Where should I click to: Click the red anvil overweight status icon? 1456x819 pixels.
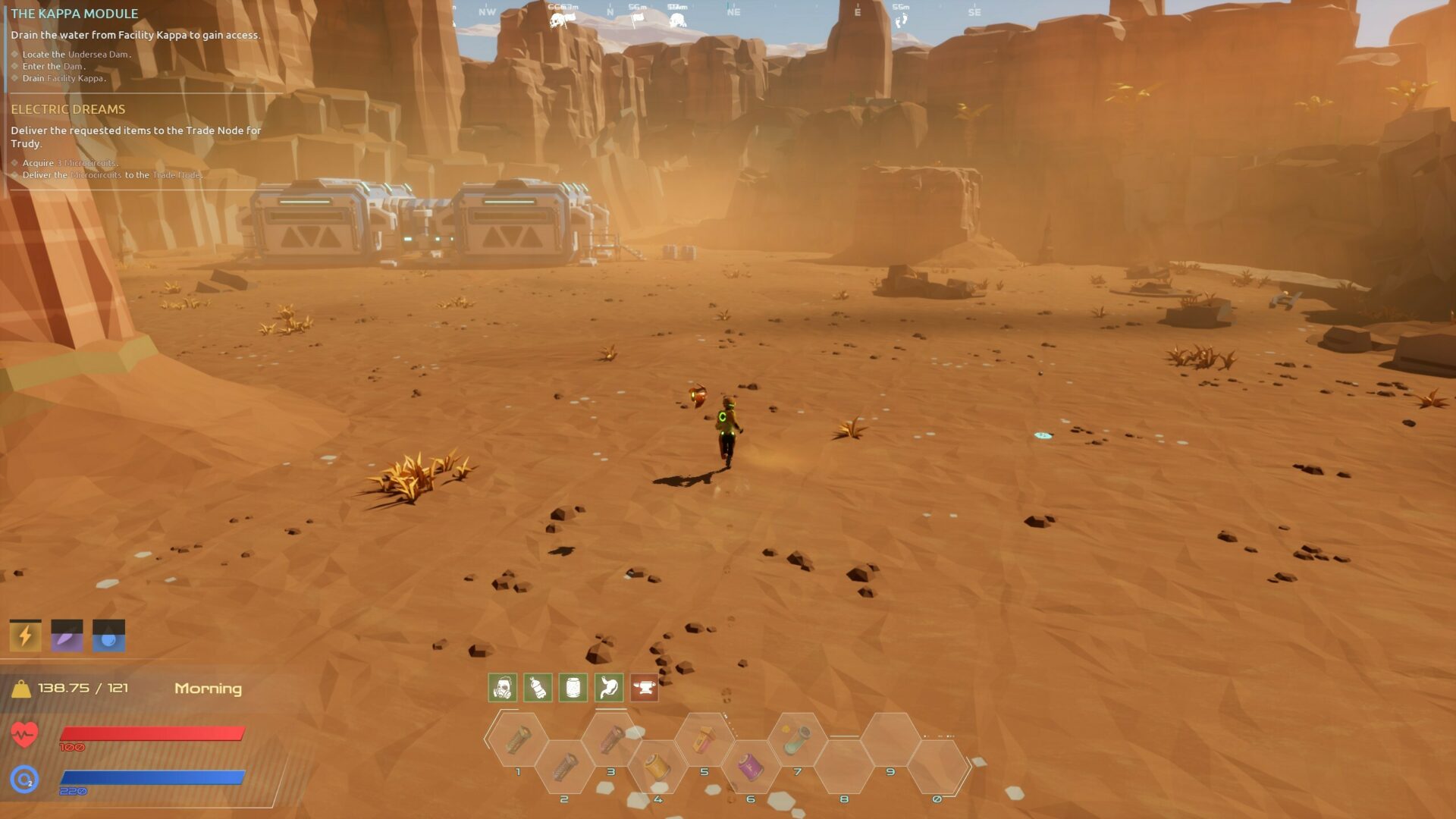click(x=645, y=688)
